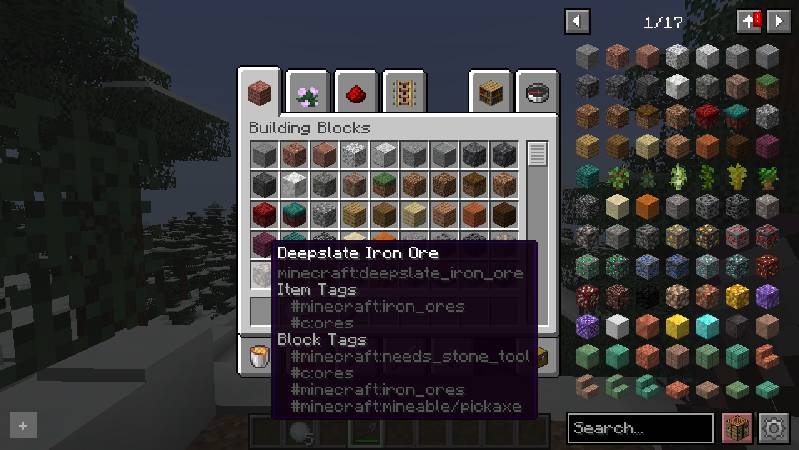Go to the previous item list page
The image size is (799, 450).
pos(577,21)
